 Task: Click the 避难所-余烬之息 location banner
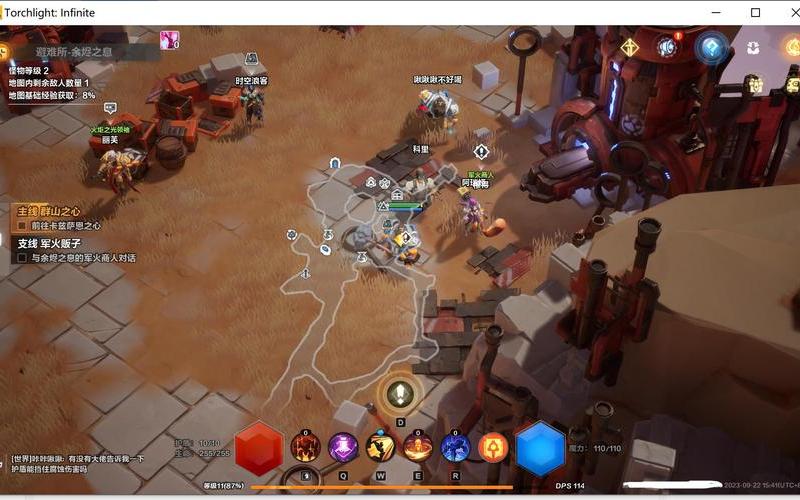click(74, 52)
